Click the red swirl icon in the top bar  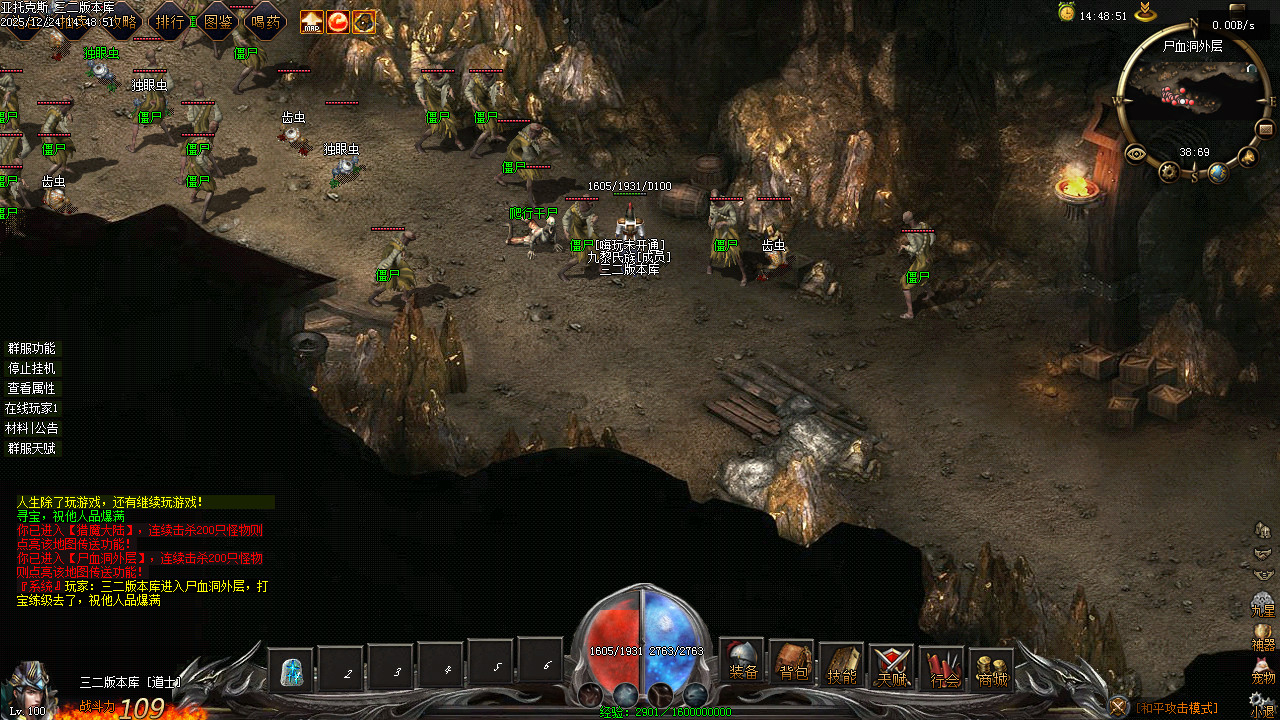[x=338, y=21]
